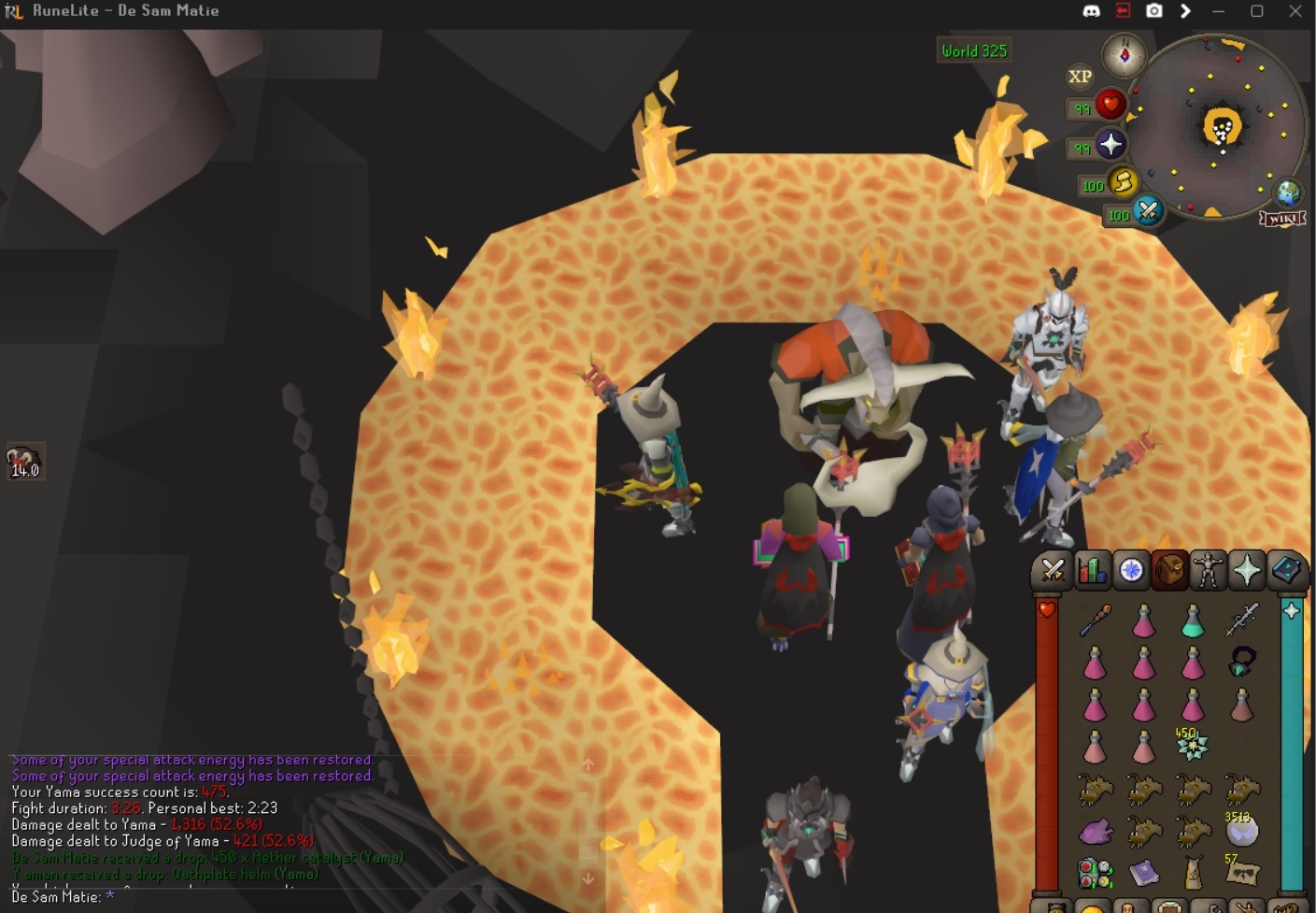Open the world map globe
Viewport: 1316px width, 913px height.
click(x=1289, y=193)
